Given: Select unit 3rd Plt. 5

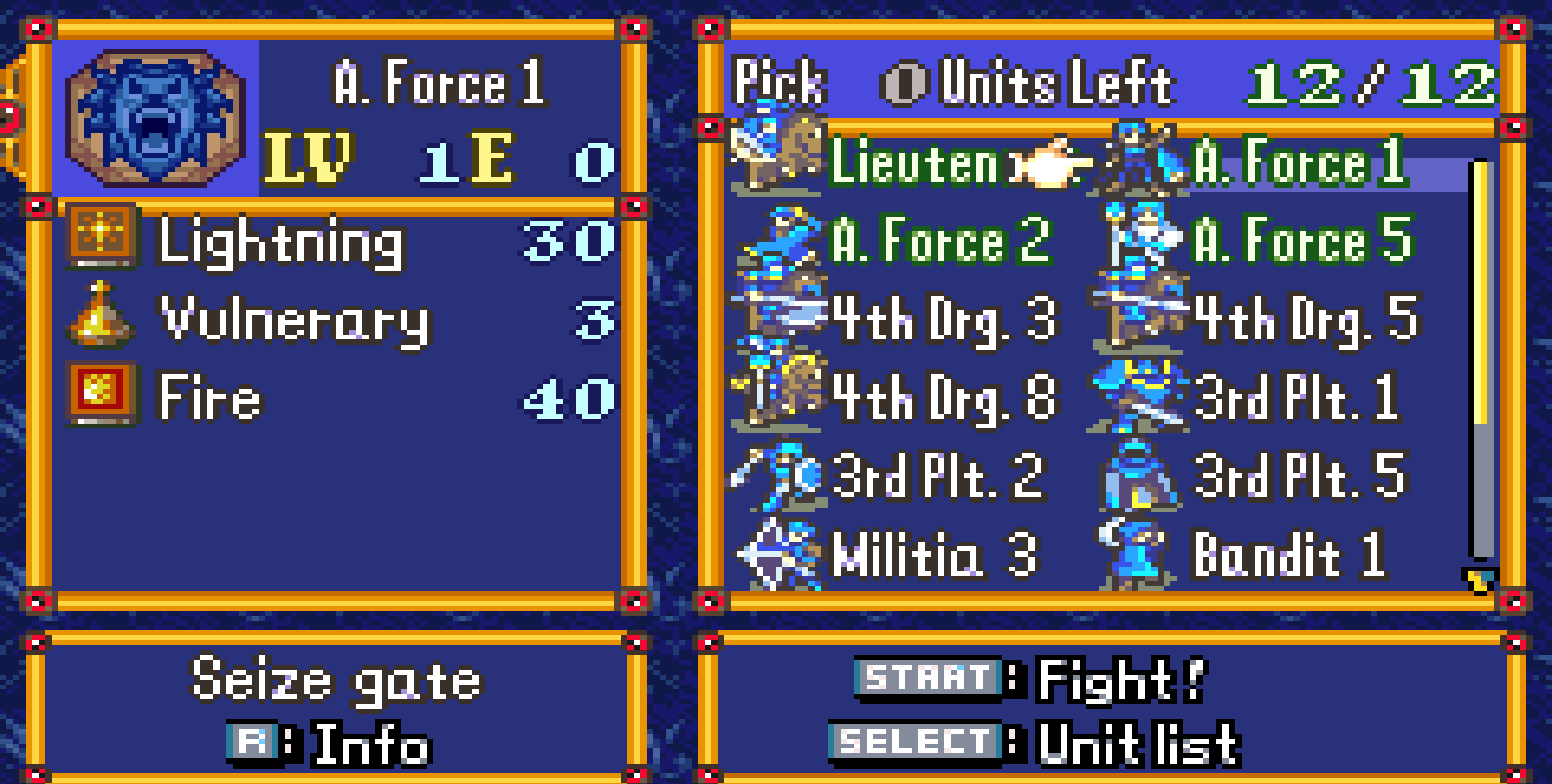Looking at the screenshot, I should click(1300, 476).
